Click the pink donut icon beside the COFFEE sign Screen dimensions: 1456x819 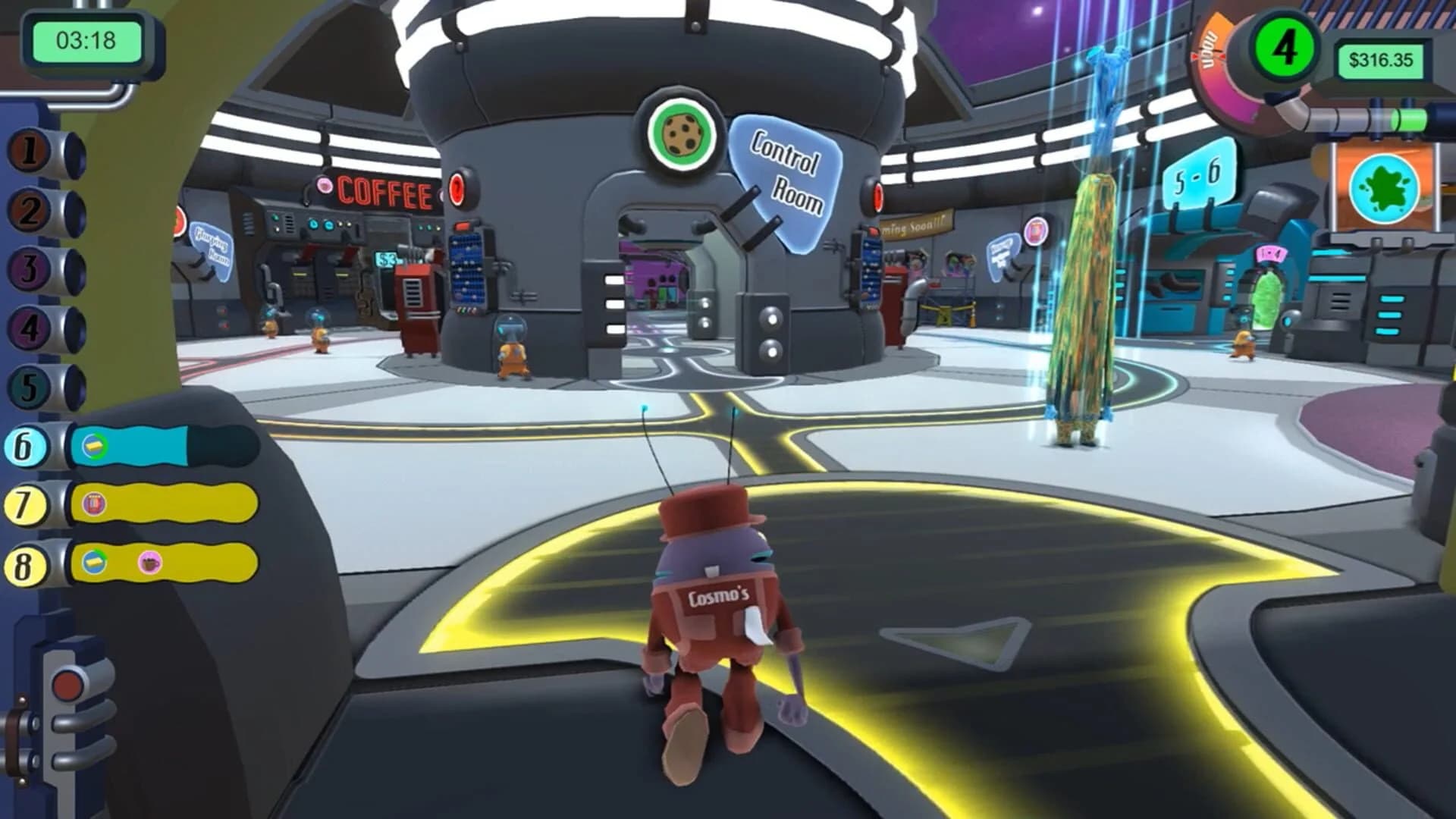(x=325, y=186)
